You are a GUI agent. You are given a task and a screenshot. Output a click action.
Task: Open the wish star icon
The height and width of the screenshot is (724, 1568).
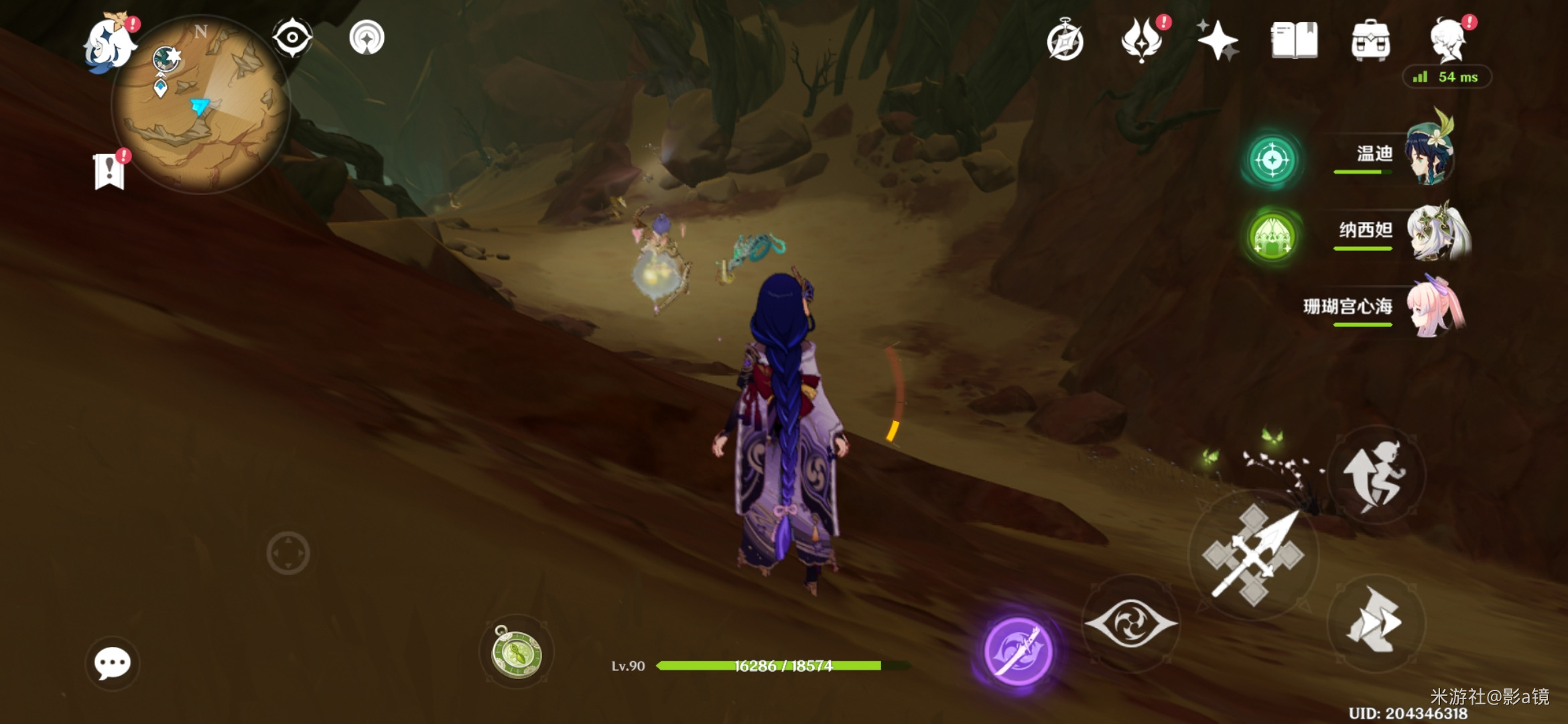pos(1217,40)
